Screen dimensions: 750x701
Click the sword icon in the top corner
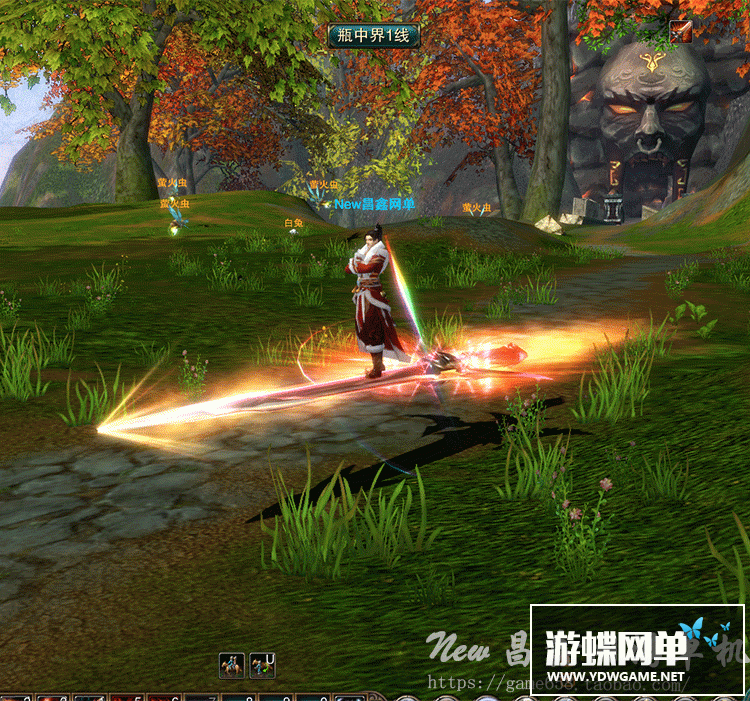point(681,31)
